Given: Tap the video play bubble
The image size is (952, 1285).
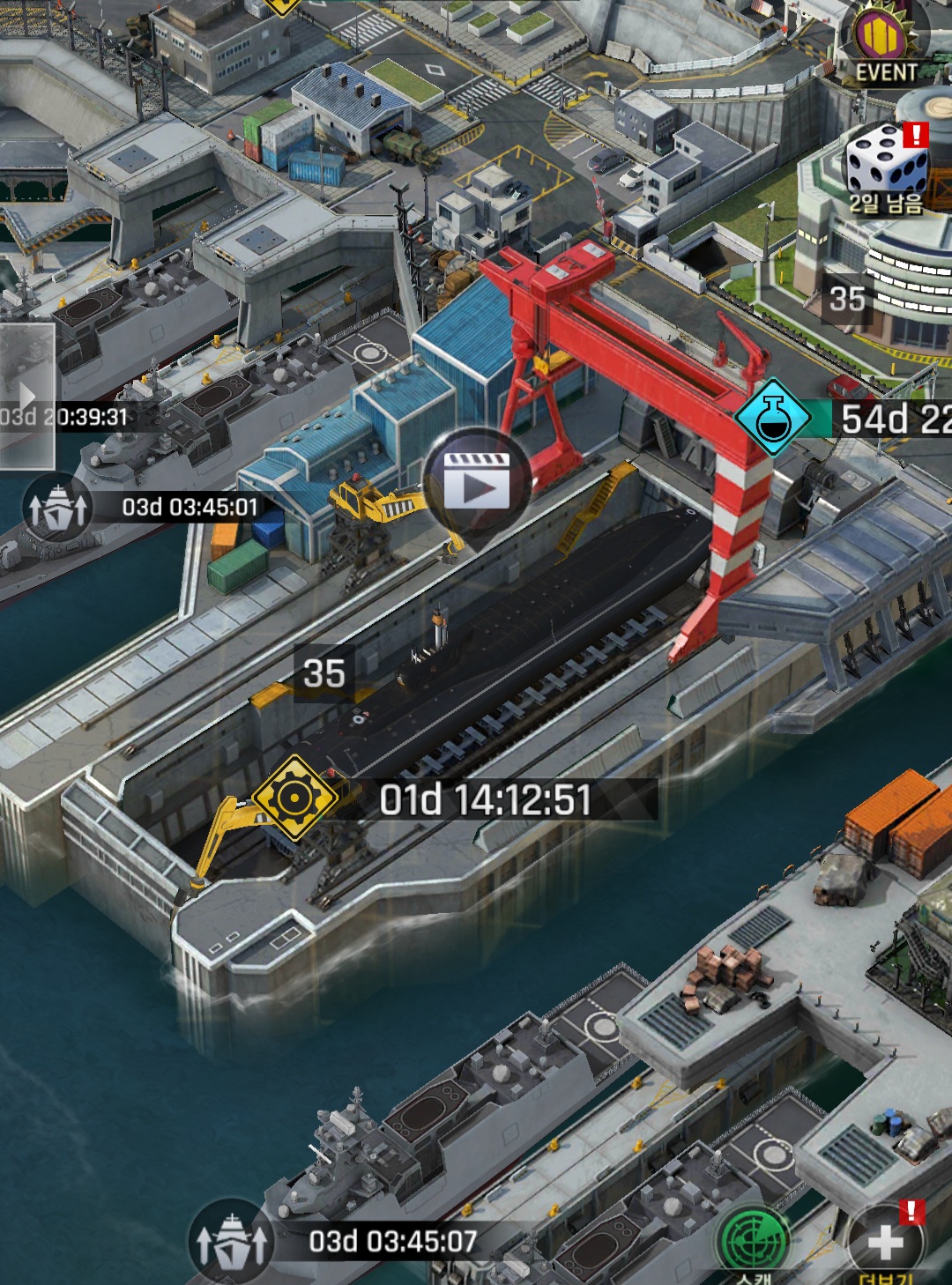Looking at the screenshot, I should pos(477,482).
